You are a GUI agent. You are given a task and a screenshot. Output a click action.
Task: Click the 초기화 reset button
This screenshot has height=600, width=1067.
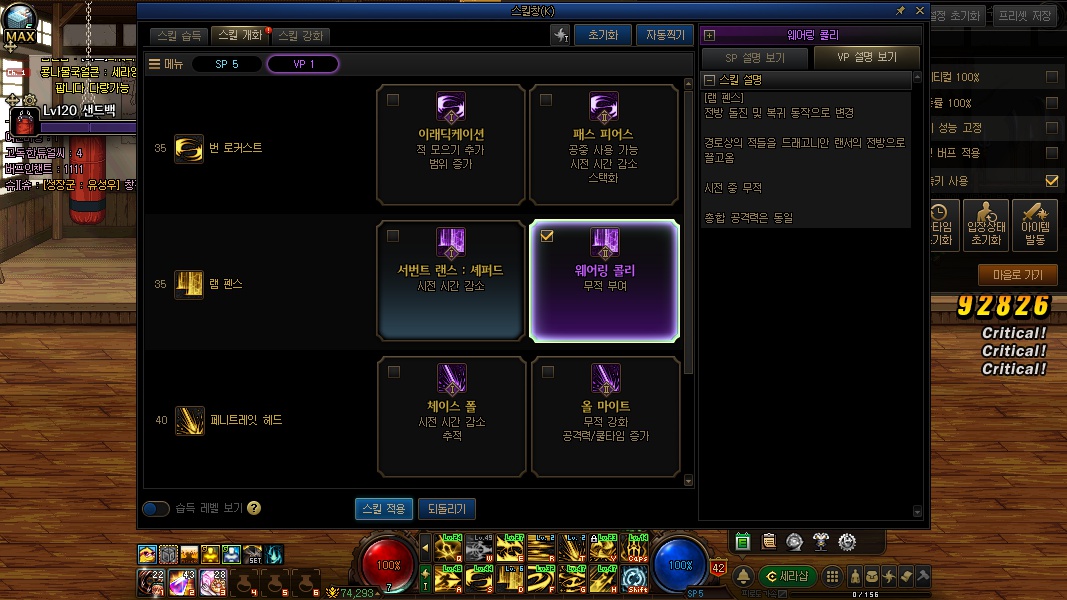602,35
